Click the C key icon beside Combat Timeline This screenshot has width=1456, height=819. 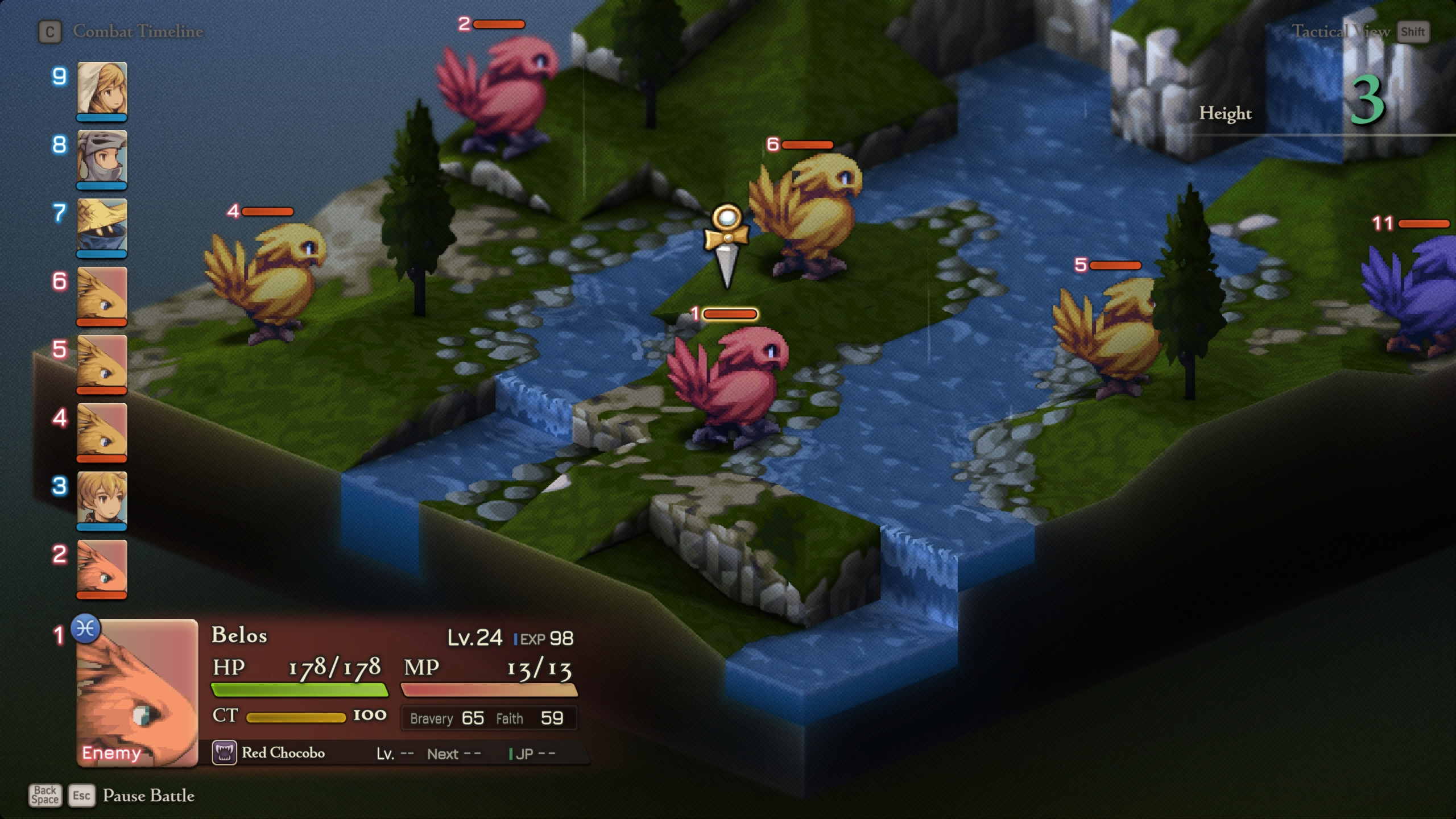[51, 32]
